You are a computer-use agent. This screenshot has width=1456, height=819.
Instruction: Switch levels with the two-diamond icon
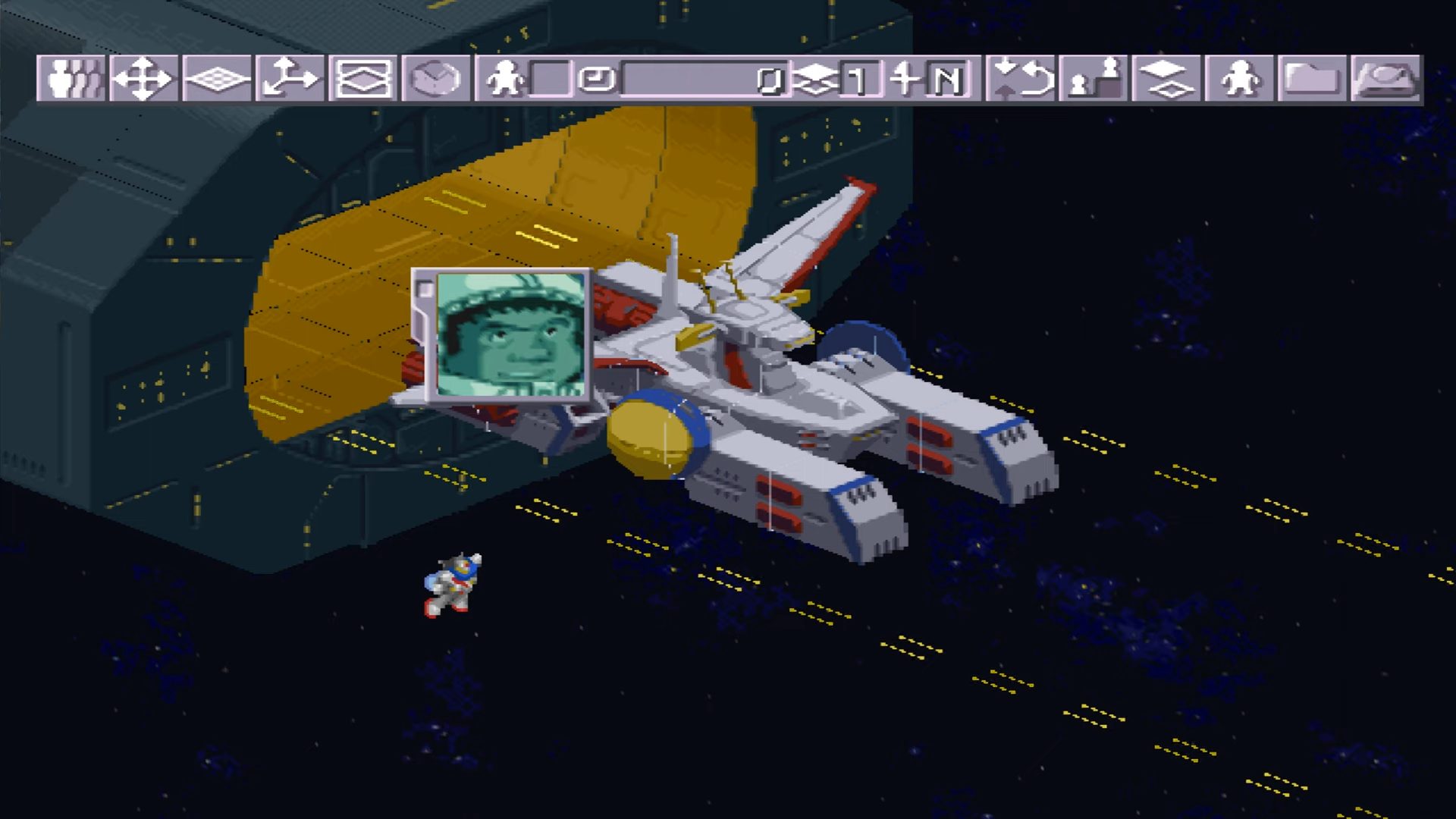pos(1166,79)
